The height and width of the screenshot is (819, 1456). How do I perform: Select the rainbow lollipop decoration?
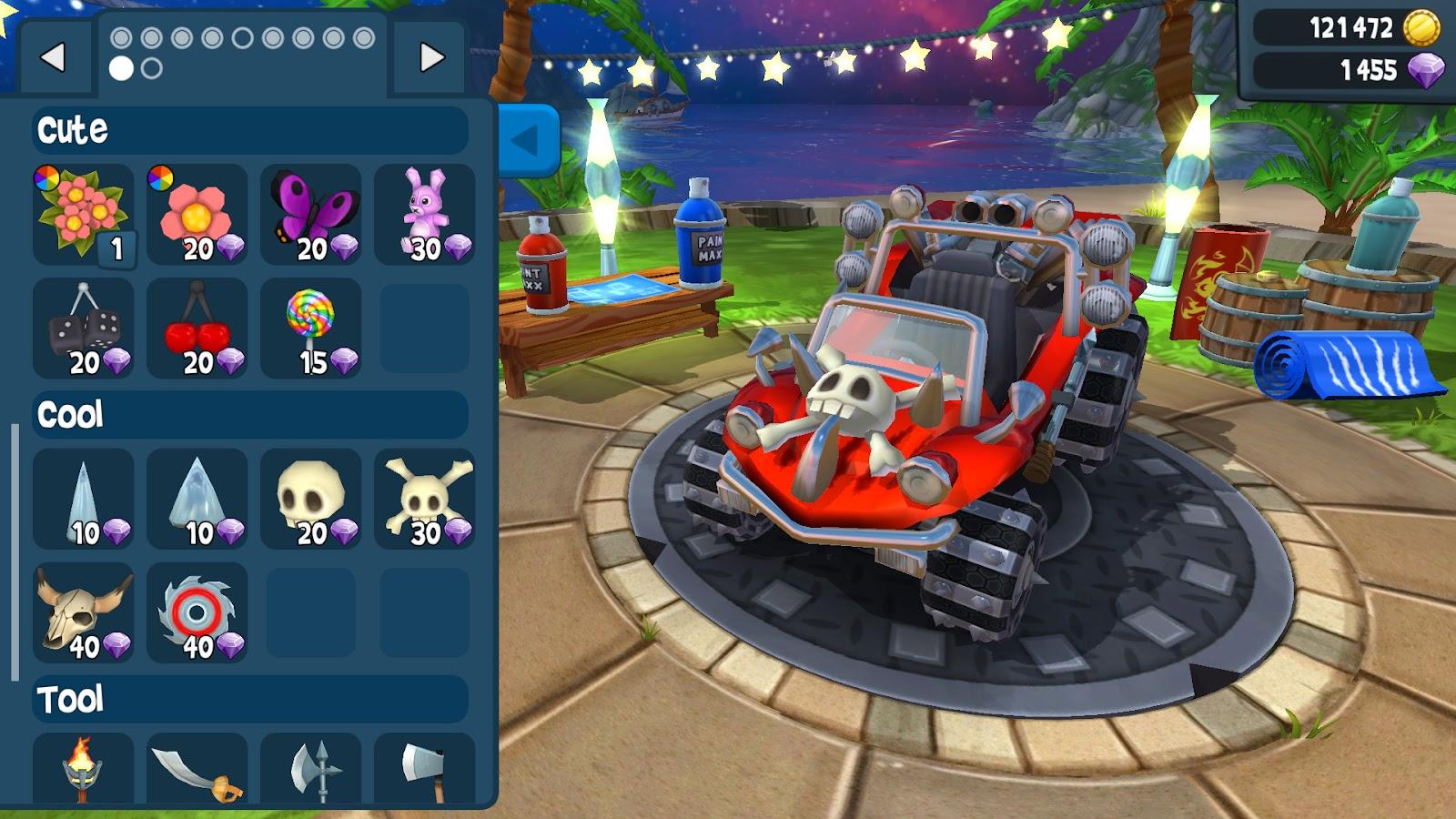coord(310,329)
